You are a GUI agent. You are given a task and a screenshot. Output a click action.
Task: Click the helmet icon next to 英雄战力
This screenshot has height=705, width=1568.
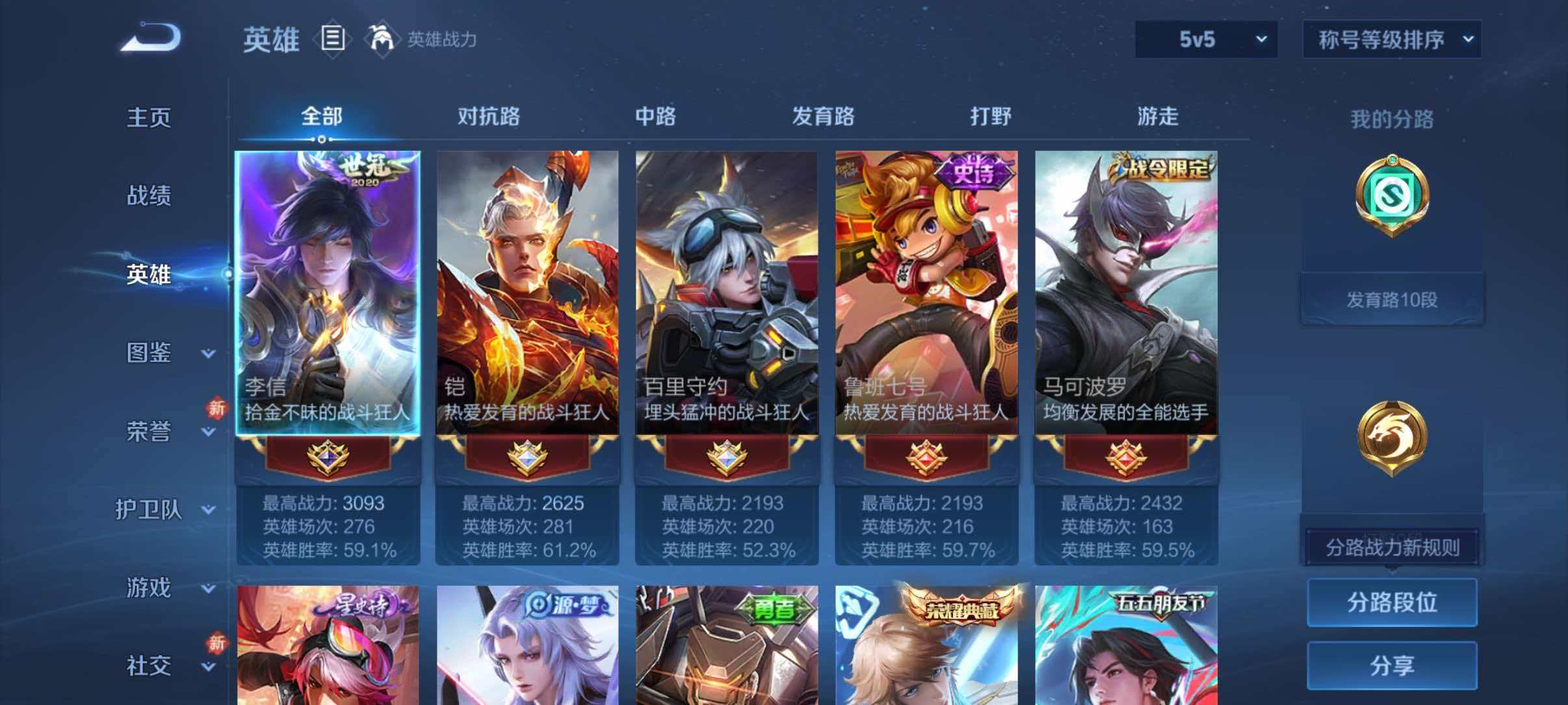click(382, 39)
